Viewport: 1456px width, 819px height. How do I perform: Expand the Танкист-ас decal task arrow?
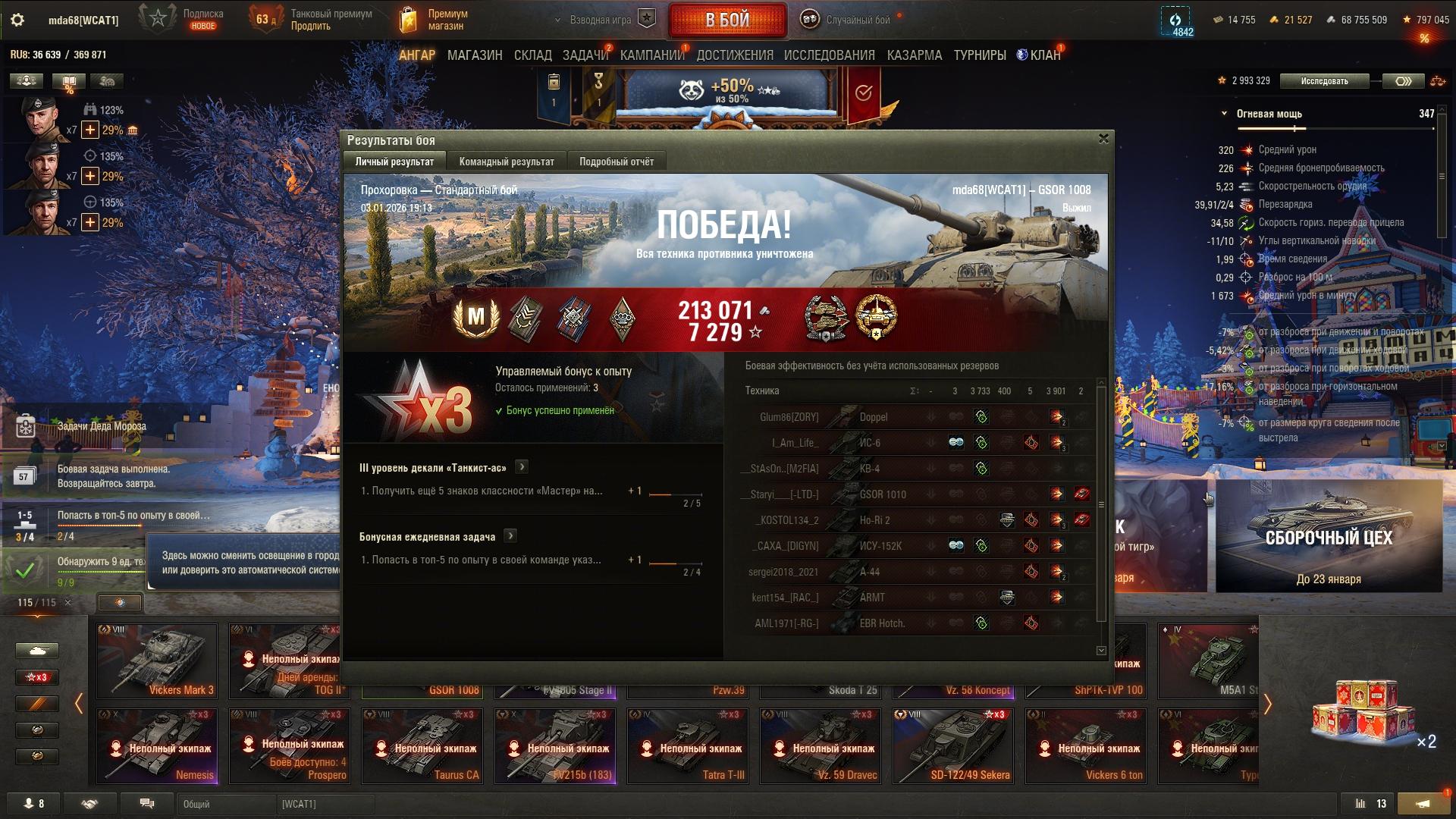click(x=522, y=467)
